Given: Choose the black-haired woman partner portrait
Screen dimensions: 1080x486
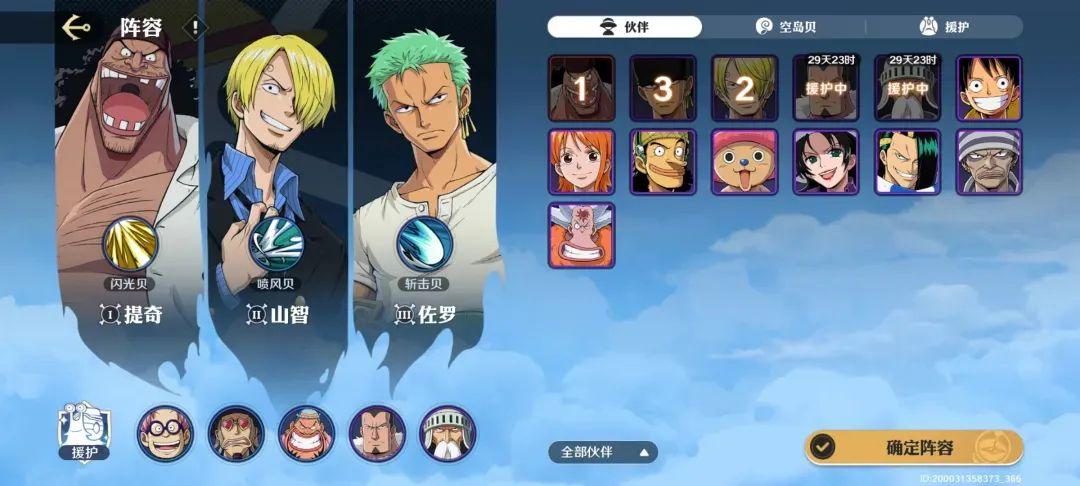Looking at the screenshot, I should [x=826, y=162].
